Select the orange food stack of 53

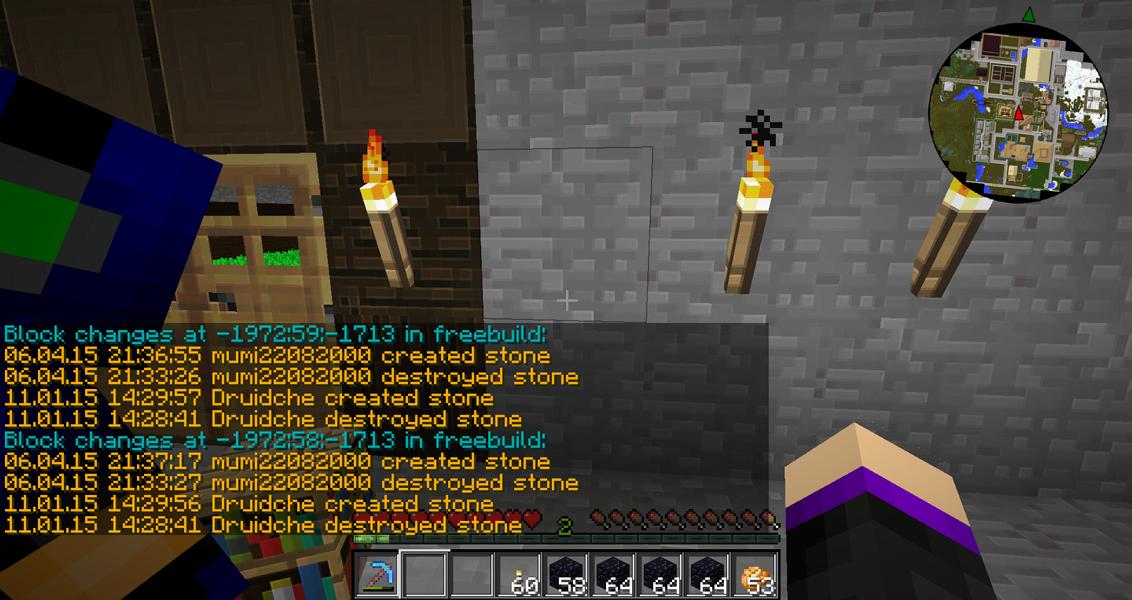click(754, 575)
